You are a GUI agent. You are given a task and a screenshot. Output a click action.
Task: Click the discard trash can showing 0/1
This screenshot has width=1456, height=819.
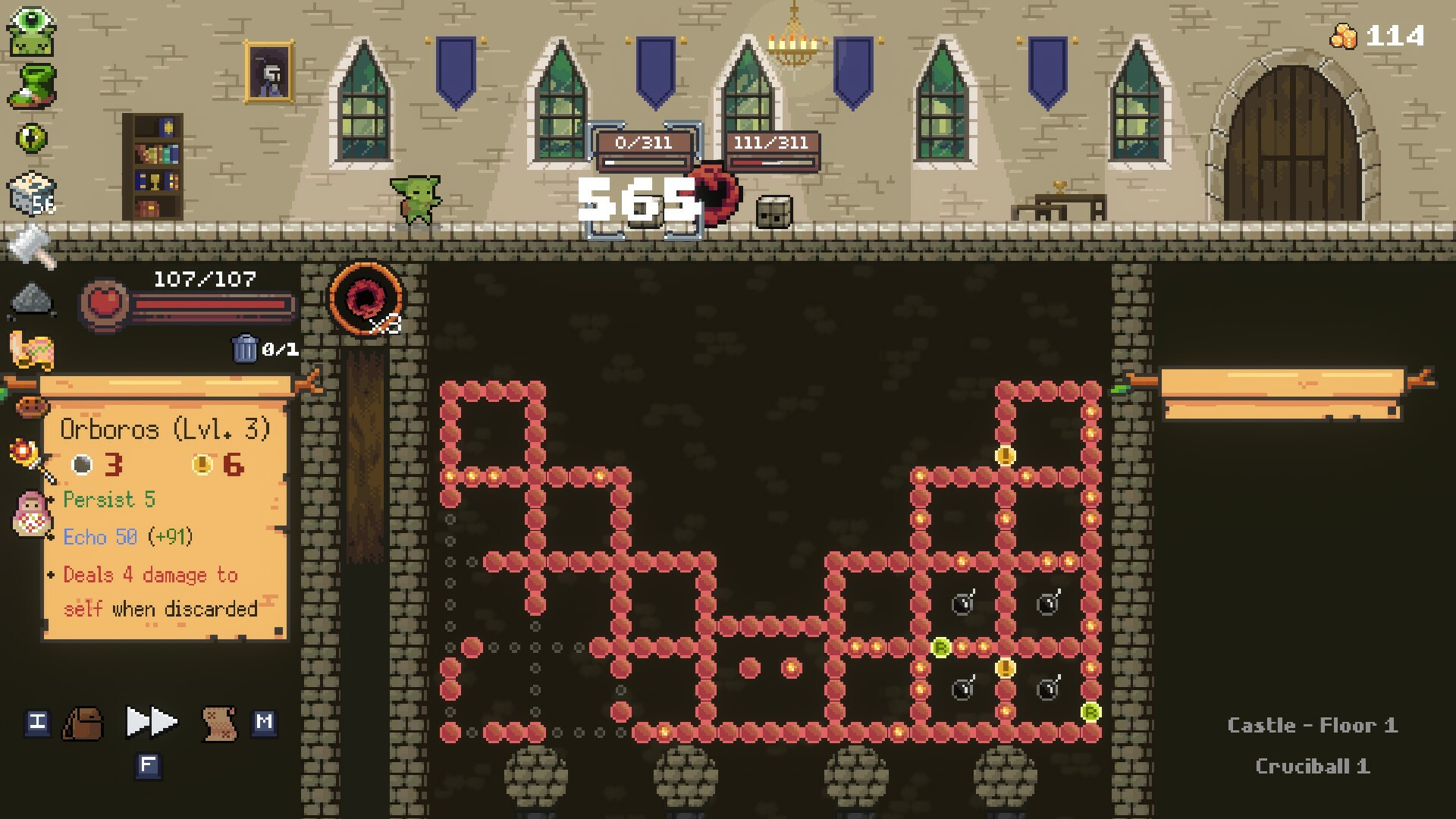coord(245,350)
